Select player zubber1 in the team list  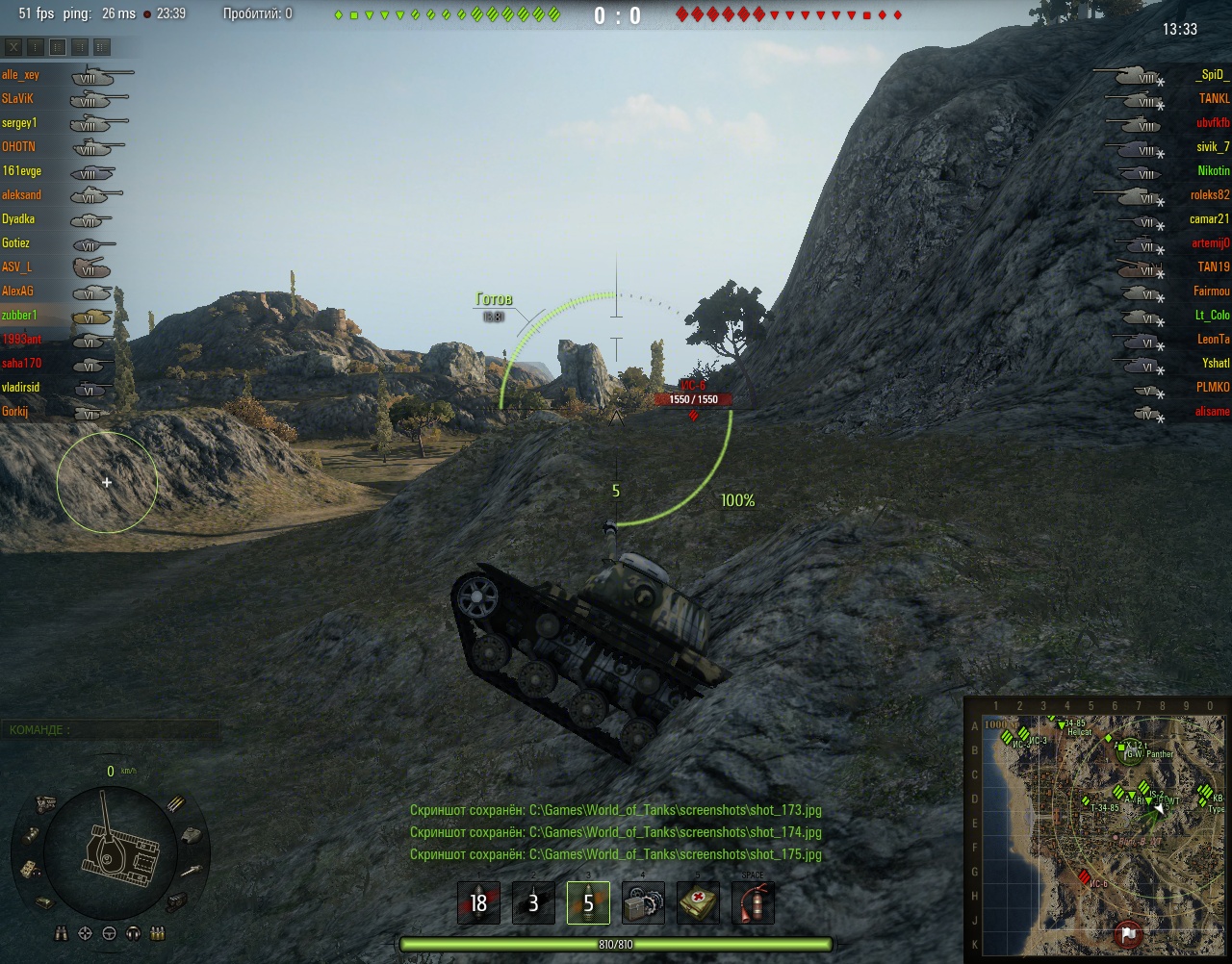(x=19, y=316)
